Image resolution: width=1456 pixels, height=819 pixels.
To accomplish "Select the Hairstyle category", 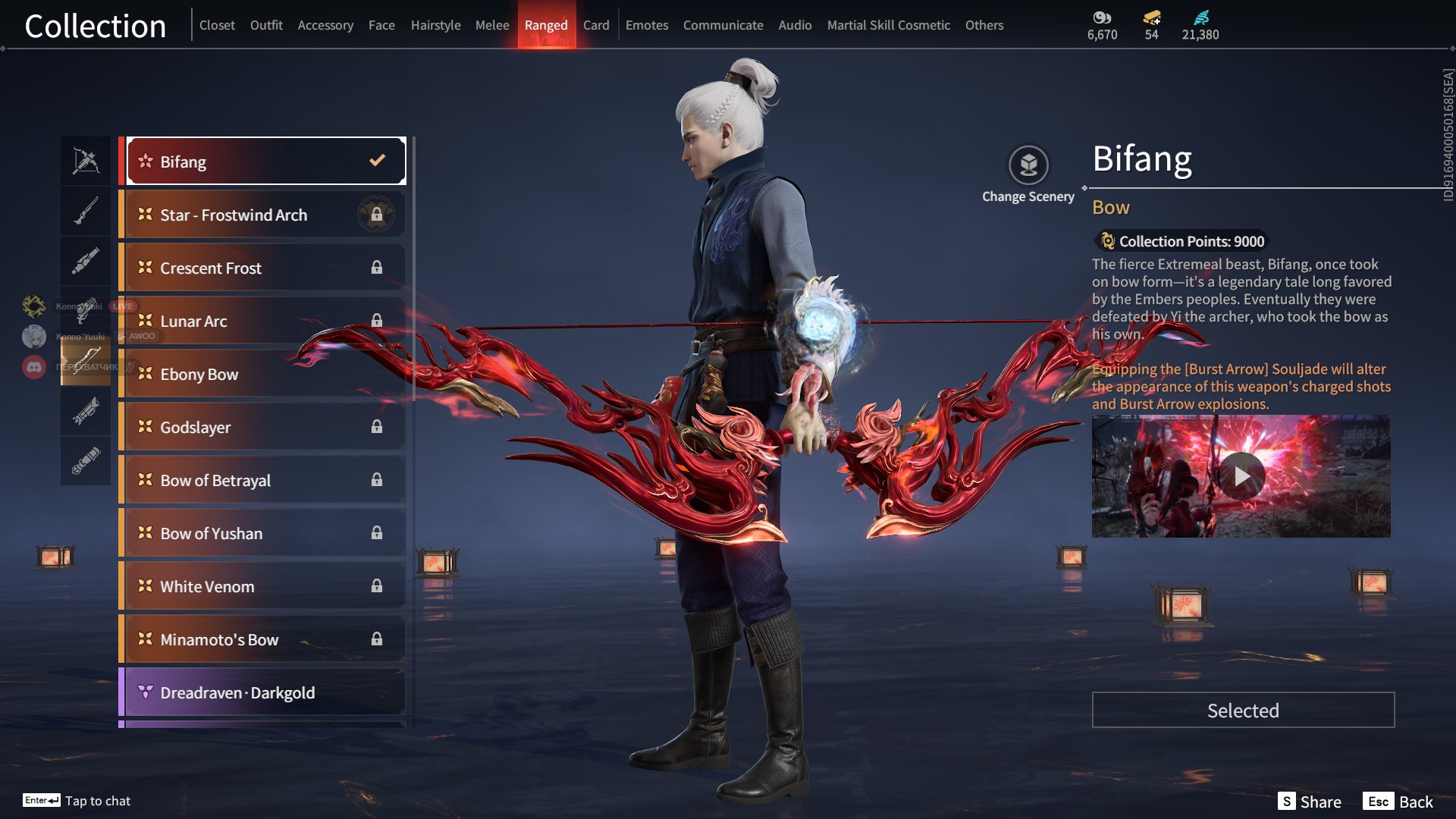I will [435, 25].
